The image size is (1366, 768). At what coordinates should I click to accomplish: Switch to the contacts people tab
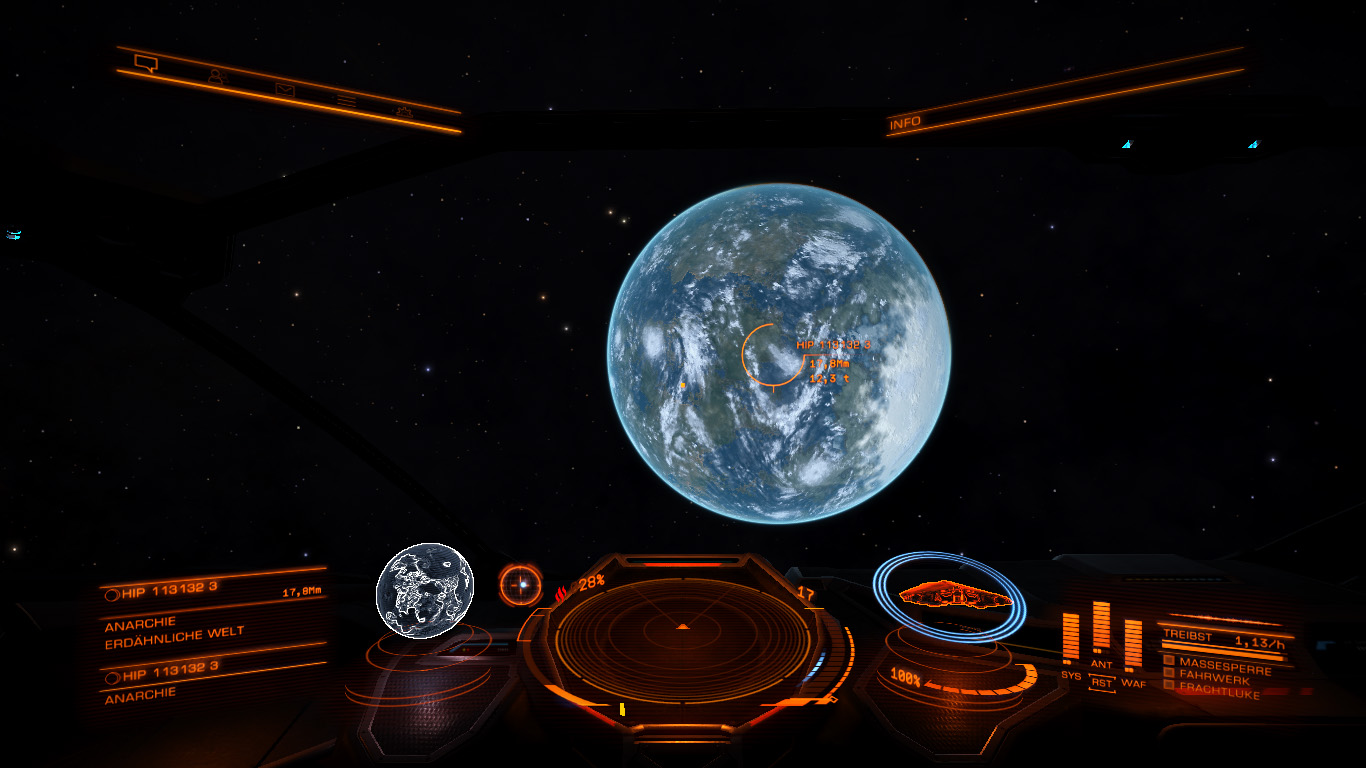click(216, 76)
